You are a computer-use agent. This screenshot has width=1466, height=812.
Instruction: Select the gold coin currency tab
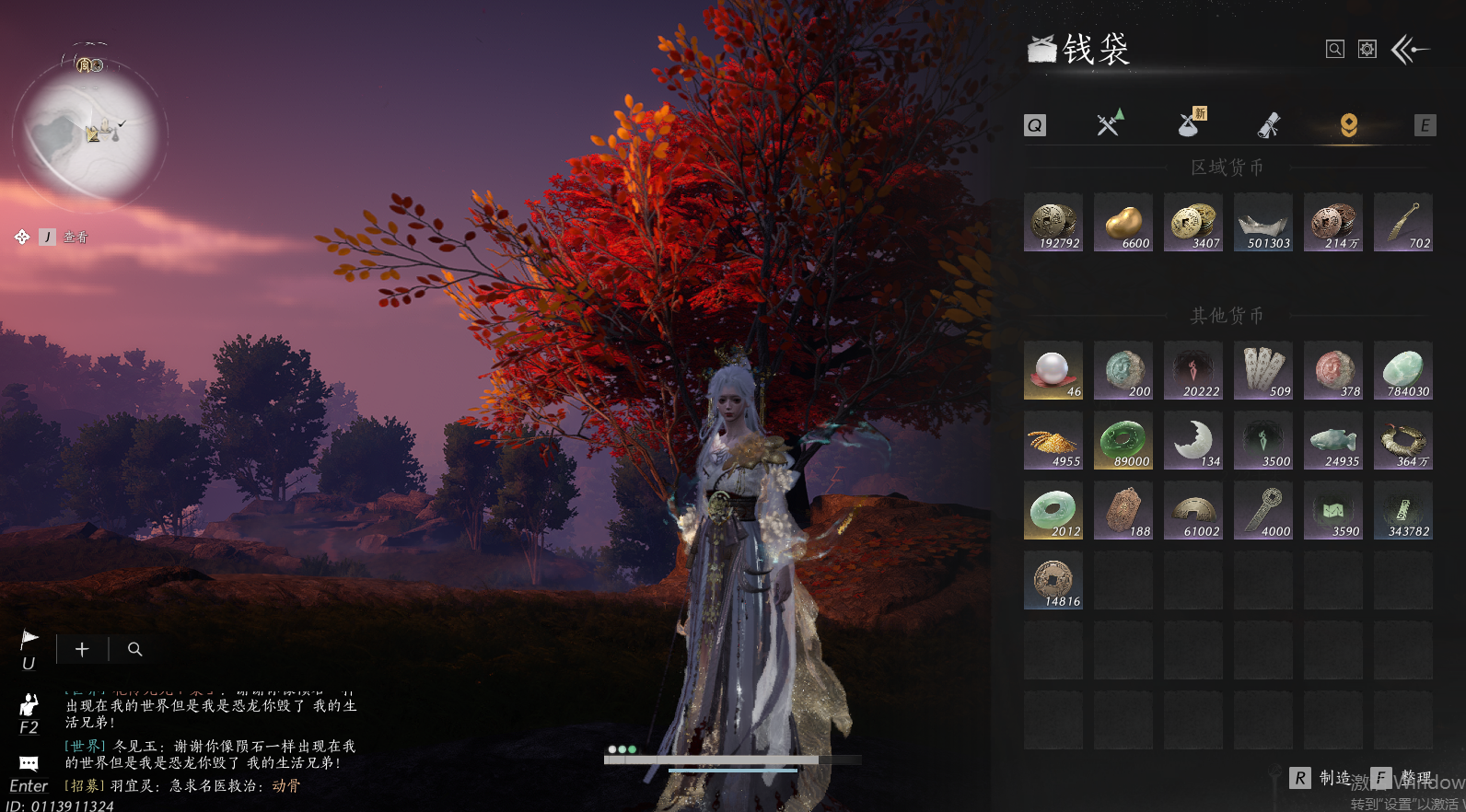1348,125
